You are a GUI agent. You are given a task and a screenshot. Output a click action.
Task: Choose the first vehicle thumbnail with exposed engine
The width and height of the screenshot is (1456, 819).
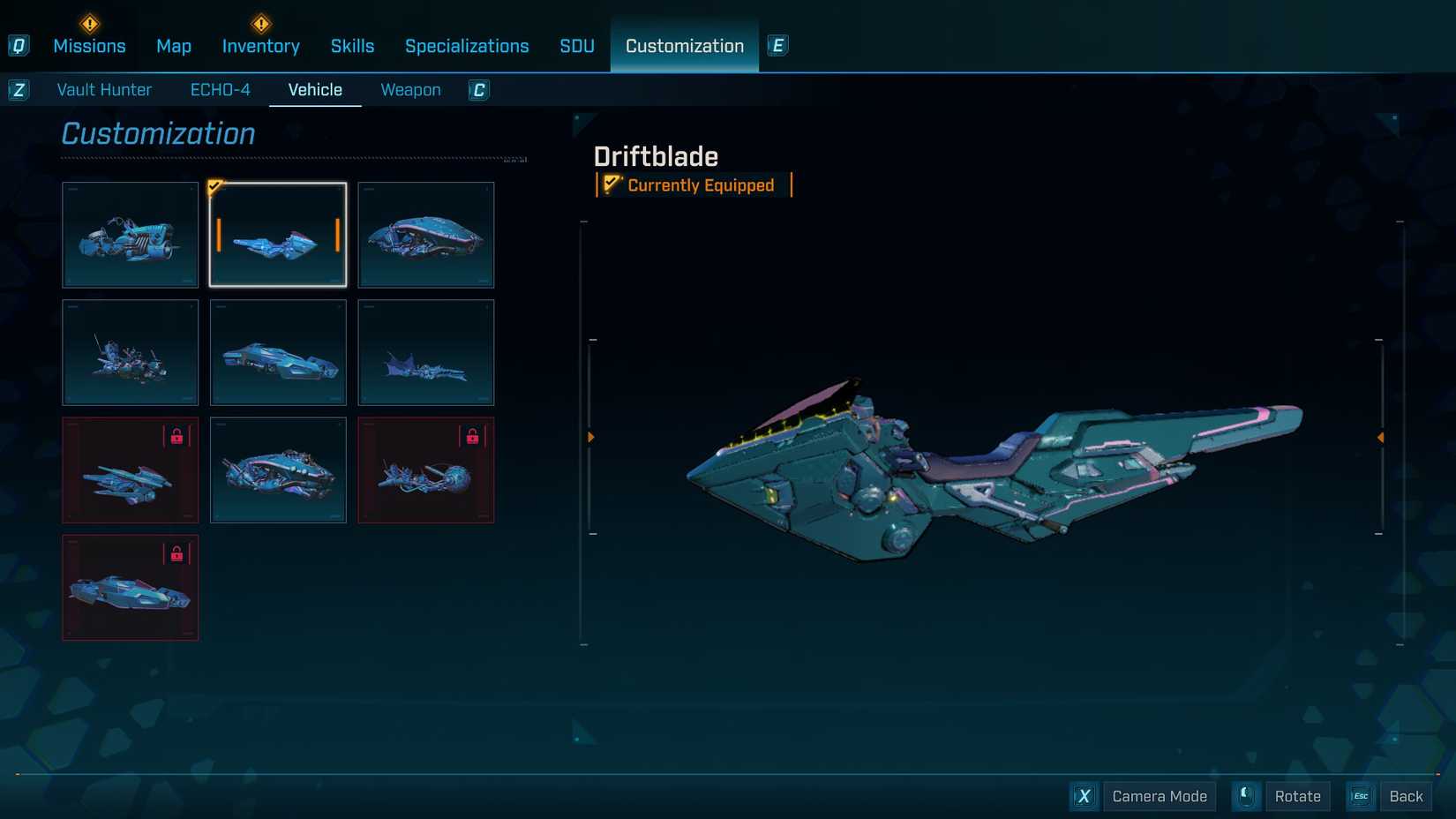click(x=131, y=235)
